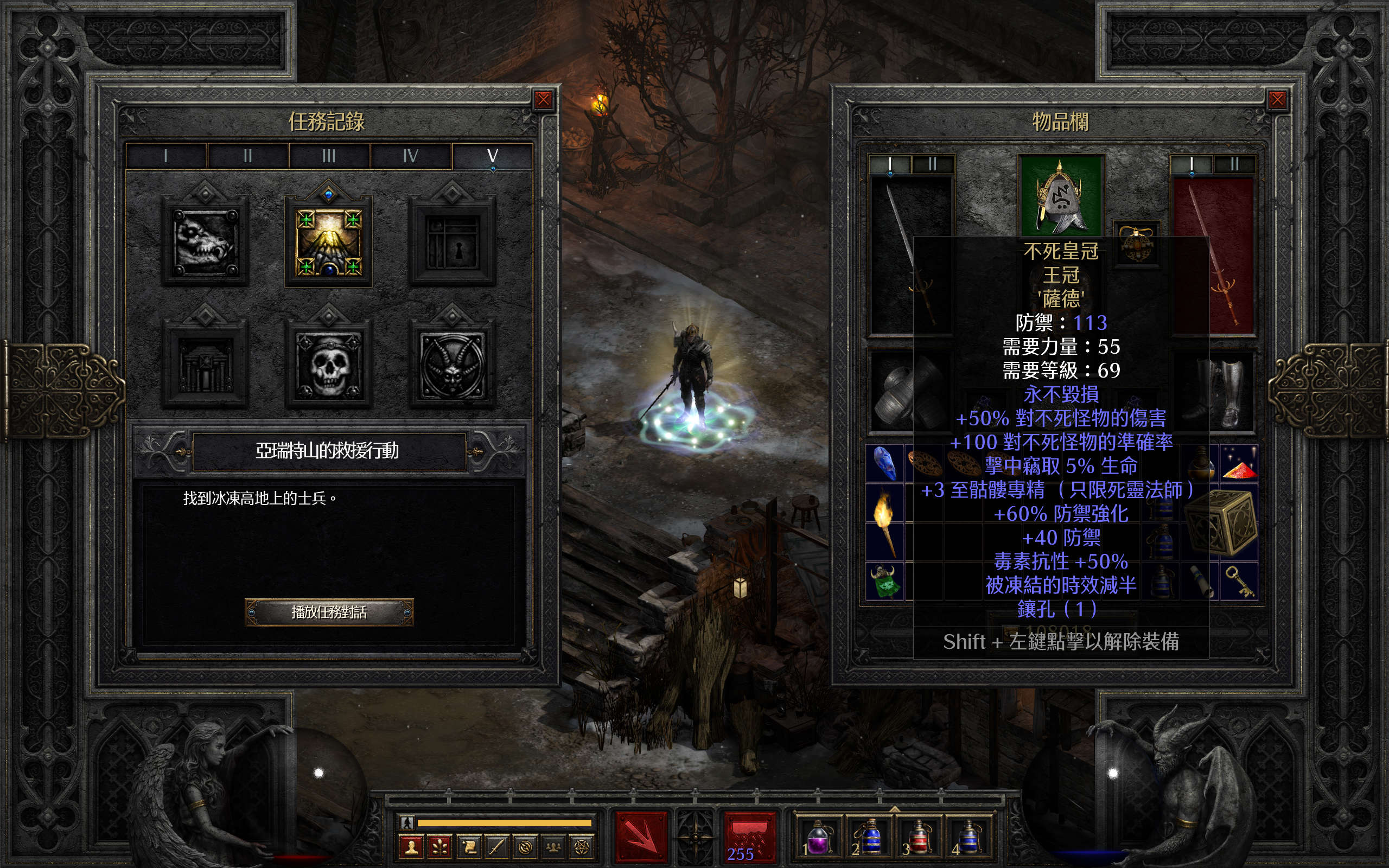Pick the Horadric Cube in inventory
This screenshot has height=868, width=1389.
[x=1224, y=522]
